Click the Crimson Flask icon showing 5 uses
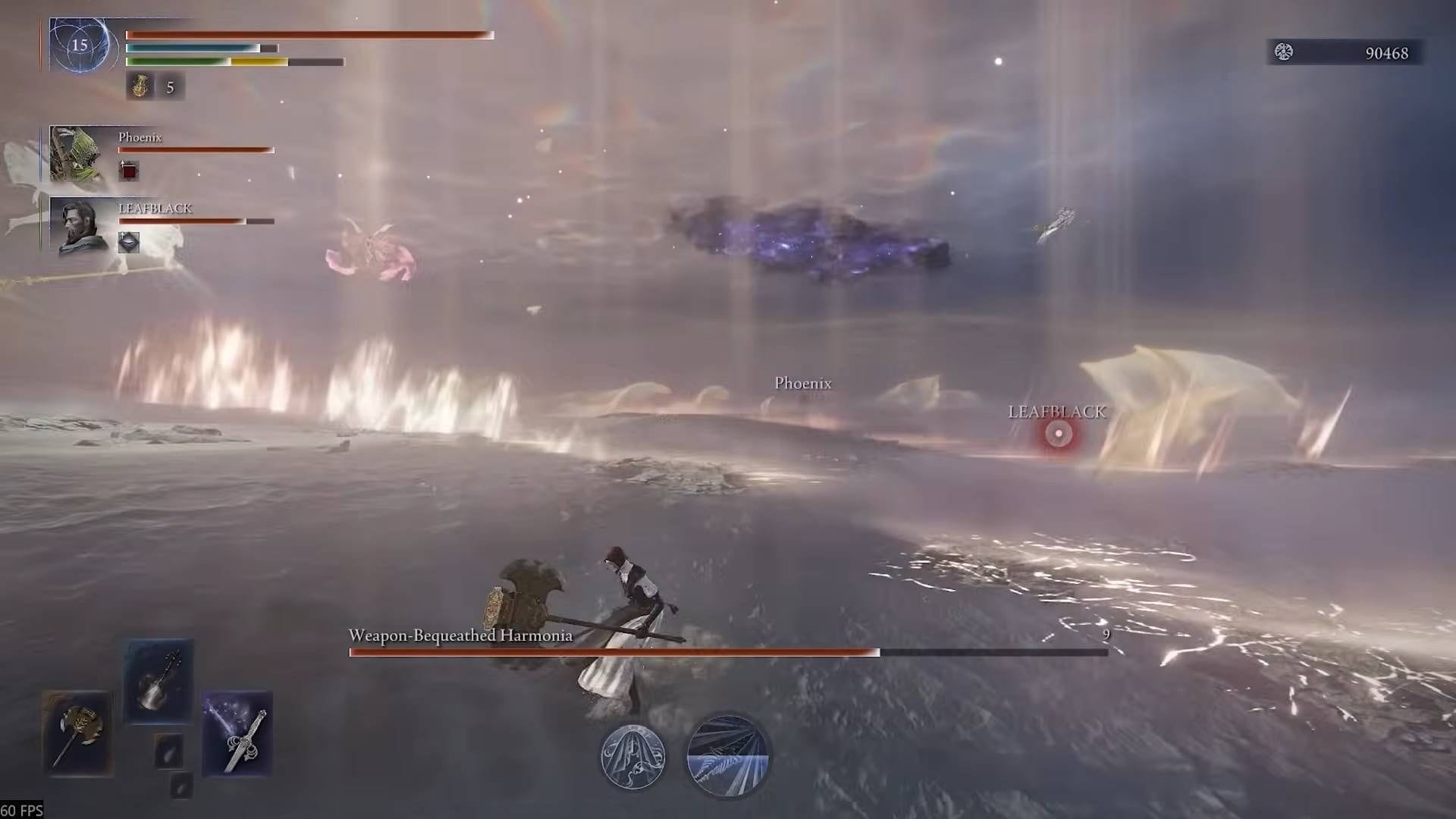 140,86
